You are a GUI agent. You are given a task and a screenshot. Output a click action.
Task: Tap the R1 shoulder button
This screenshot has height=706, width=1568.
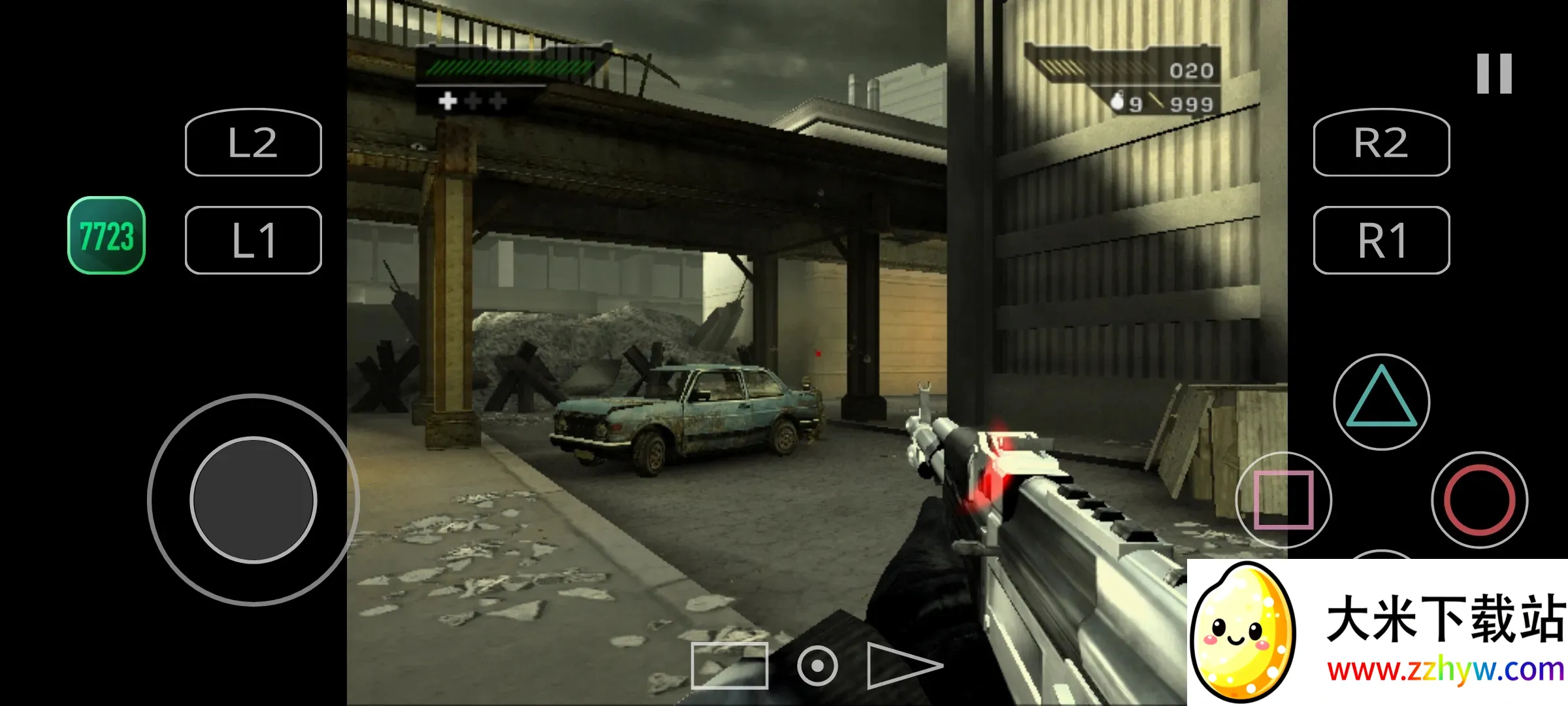tap(1381, 240)
